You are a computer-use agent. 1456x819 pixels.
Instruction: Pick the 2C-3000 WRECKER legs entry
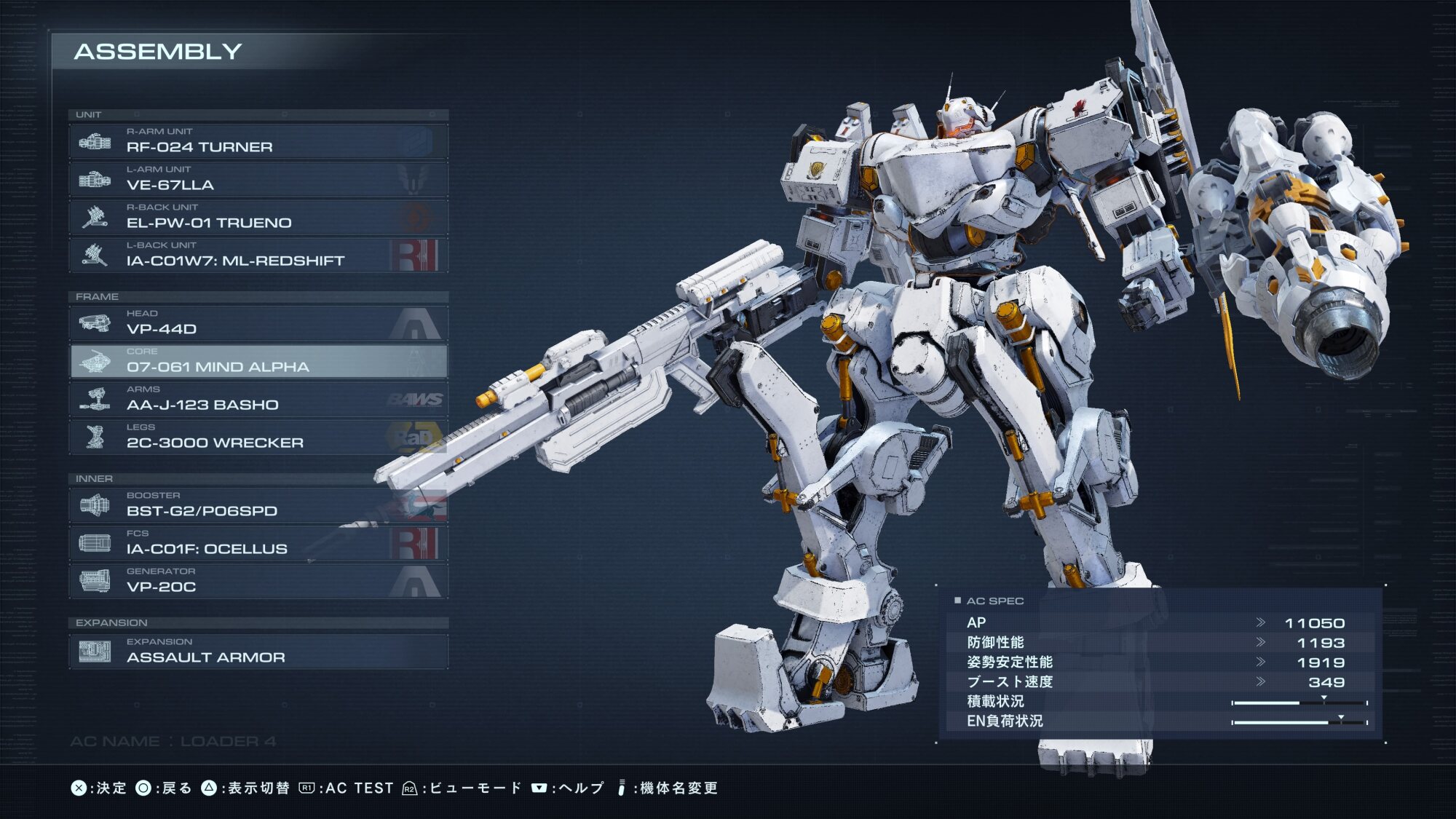tap(258, 437)
